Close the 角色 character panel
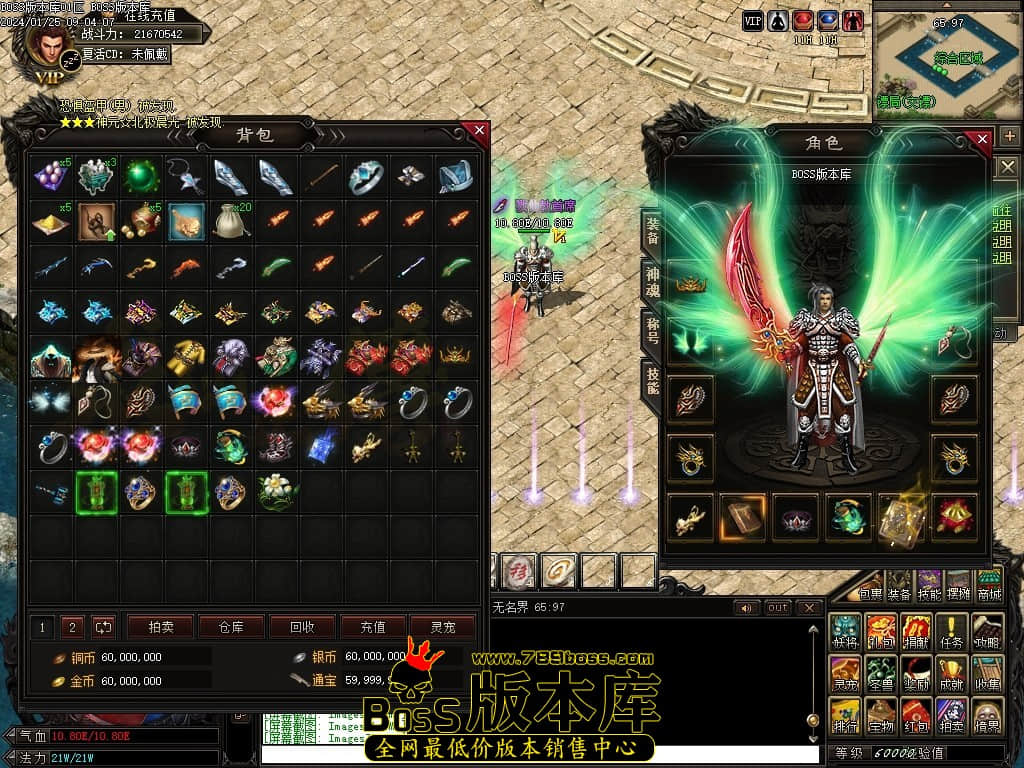 coord(982,139)
